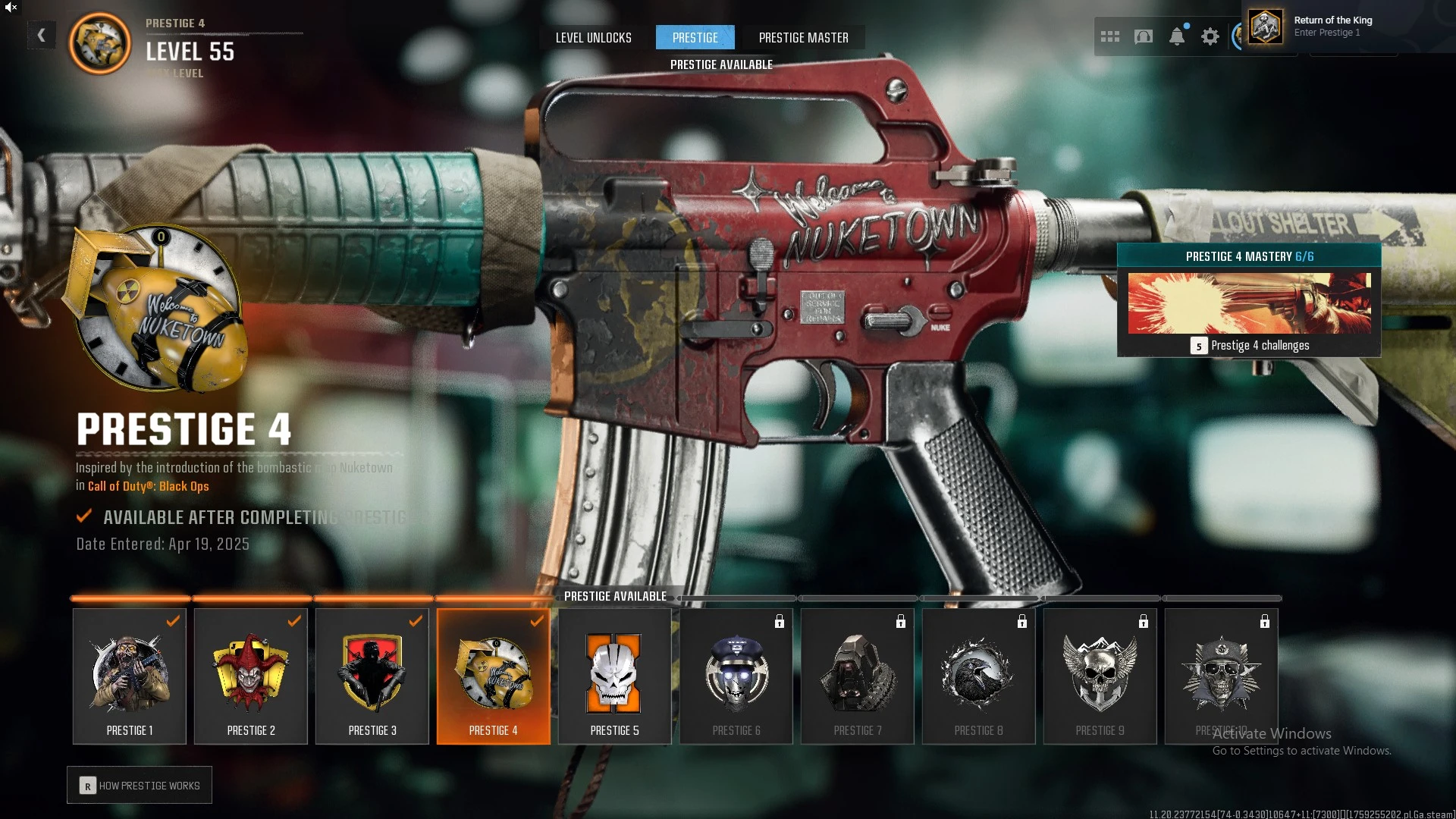Go back using the top-left arrow
This screenshot has height=819, width=1456.
coord(42,35)
